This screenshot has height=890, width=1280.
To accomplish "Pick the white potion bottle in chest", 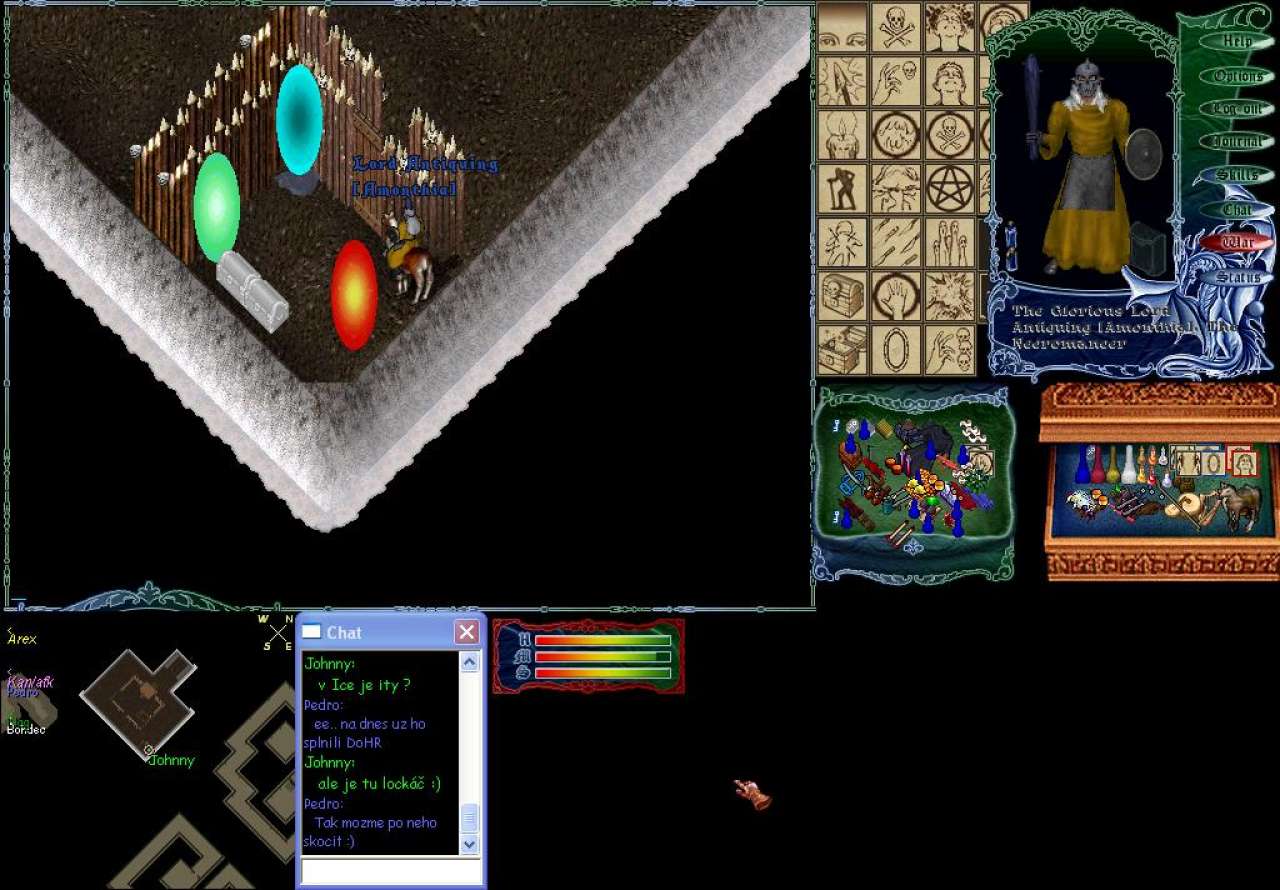I will coord(1128,465).
